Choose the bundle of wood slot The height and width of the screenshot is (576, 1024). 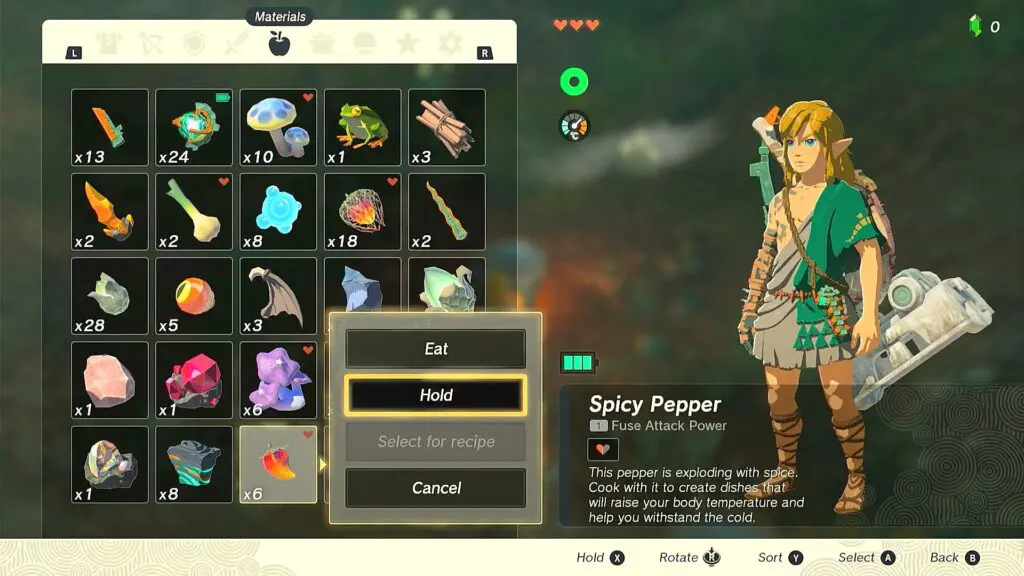click(x=446, y=127)
